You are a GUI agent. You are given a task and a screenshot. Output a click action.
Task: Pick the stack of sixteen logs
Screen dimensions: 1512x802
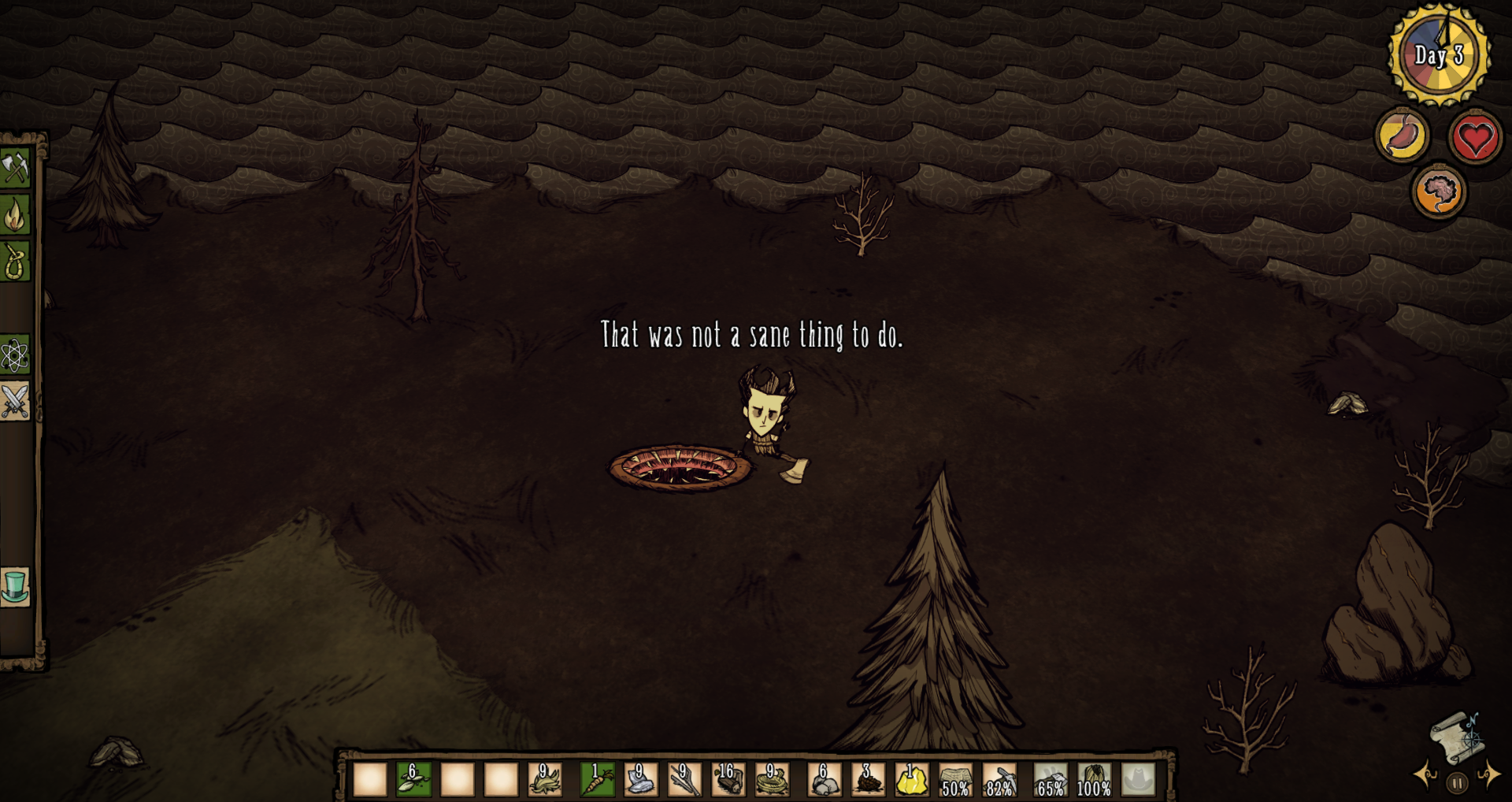(x=728, y=779)
